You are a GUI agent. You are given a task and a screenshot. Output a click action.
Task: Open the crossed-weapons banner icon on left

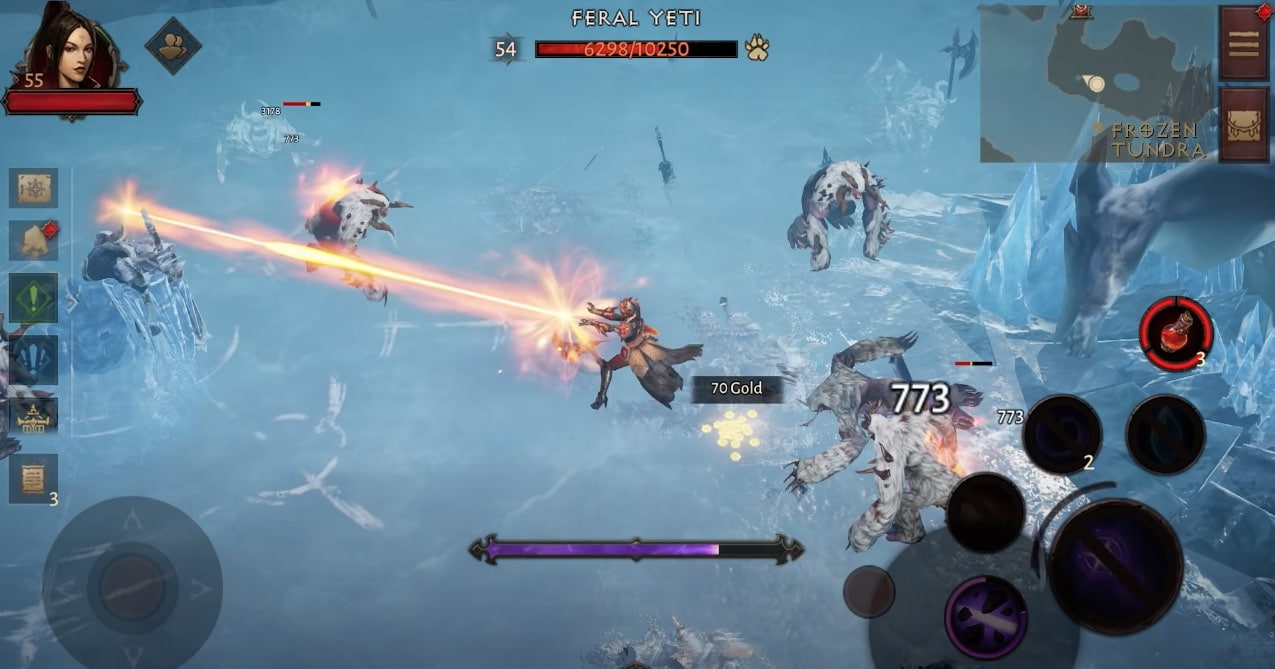click(x=33, y=418)
